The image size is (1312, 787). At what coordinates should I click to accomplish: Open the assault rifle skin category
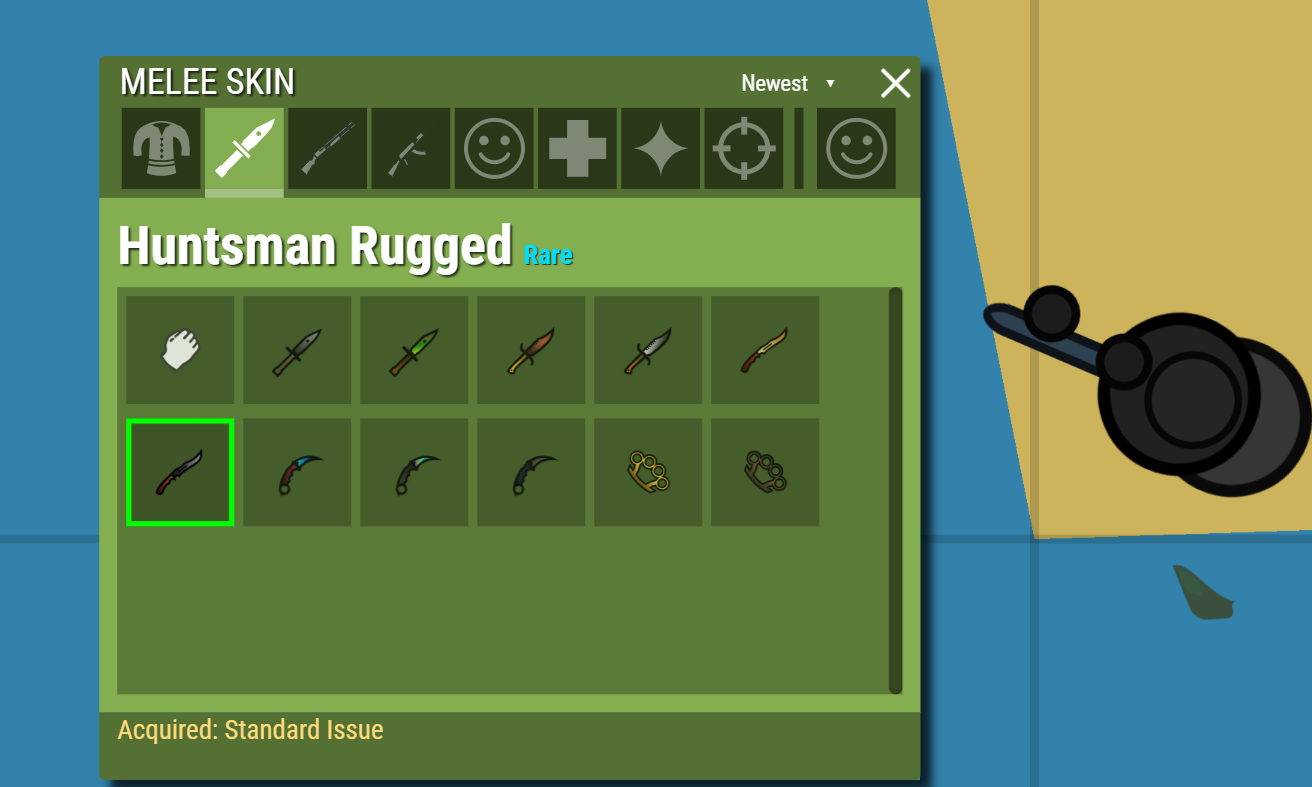click(x=411, y=149)
